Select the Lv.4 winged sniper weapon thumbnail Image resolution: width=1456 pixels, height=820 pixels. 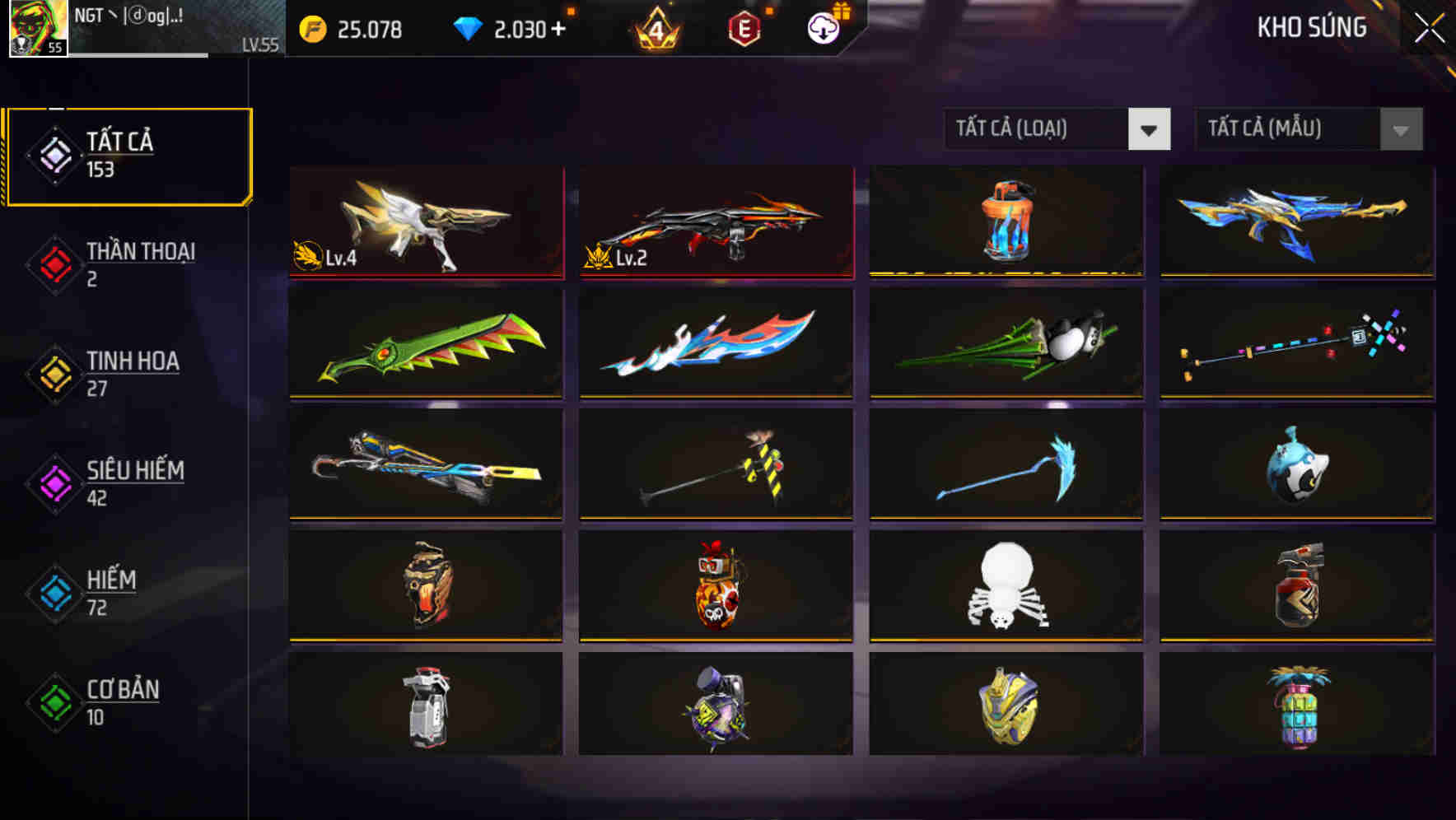point(425,222)
